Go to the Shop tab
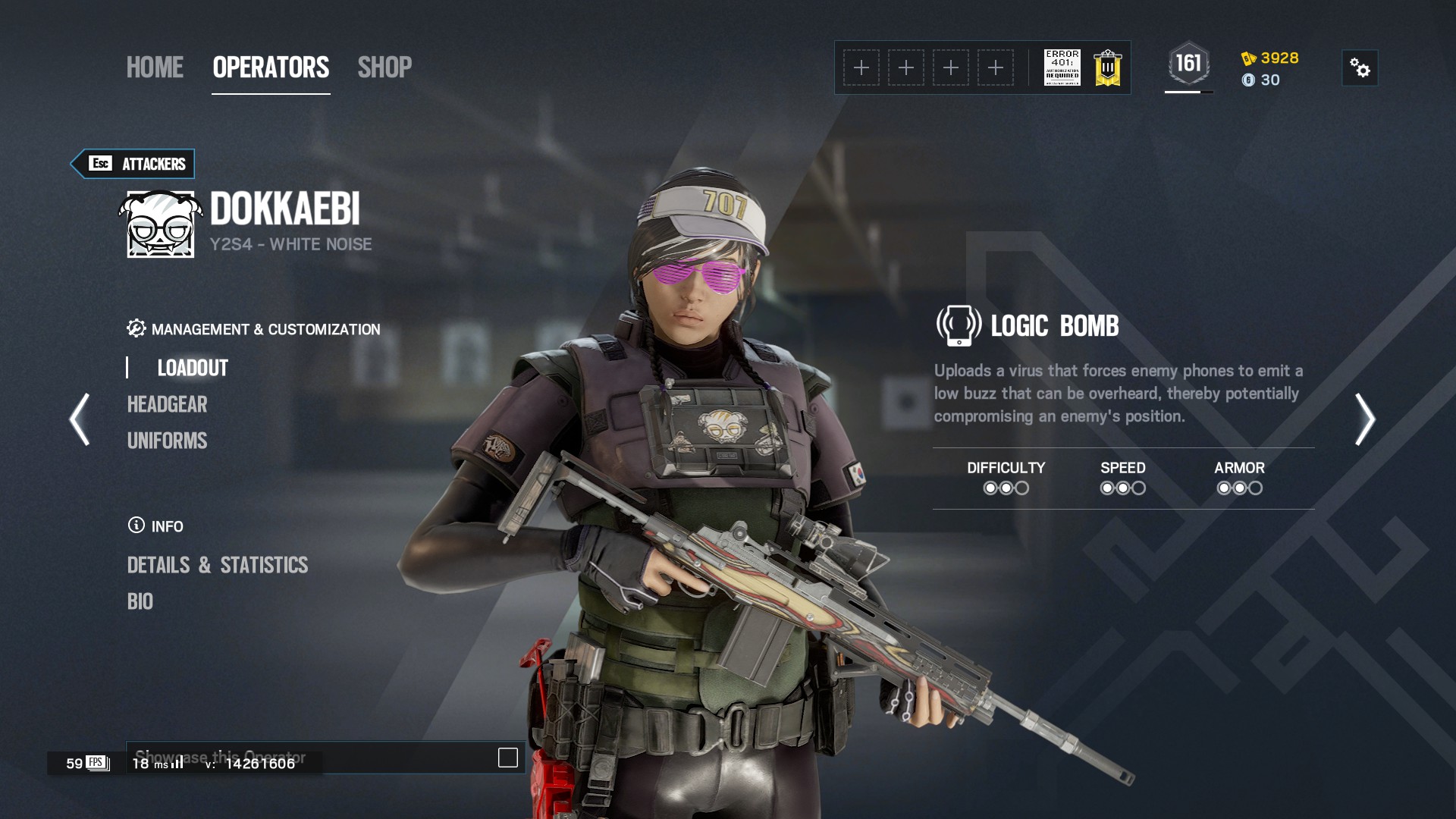Image resolution: width=1456 pixels, height=819 pixels. click(384, 67)
